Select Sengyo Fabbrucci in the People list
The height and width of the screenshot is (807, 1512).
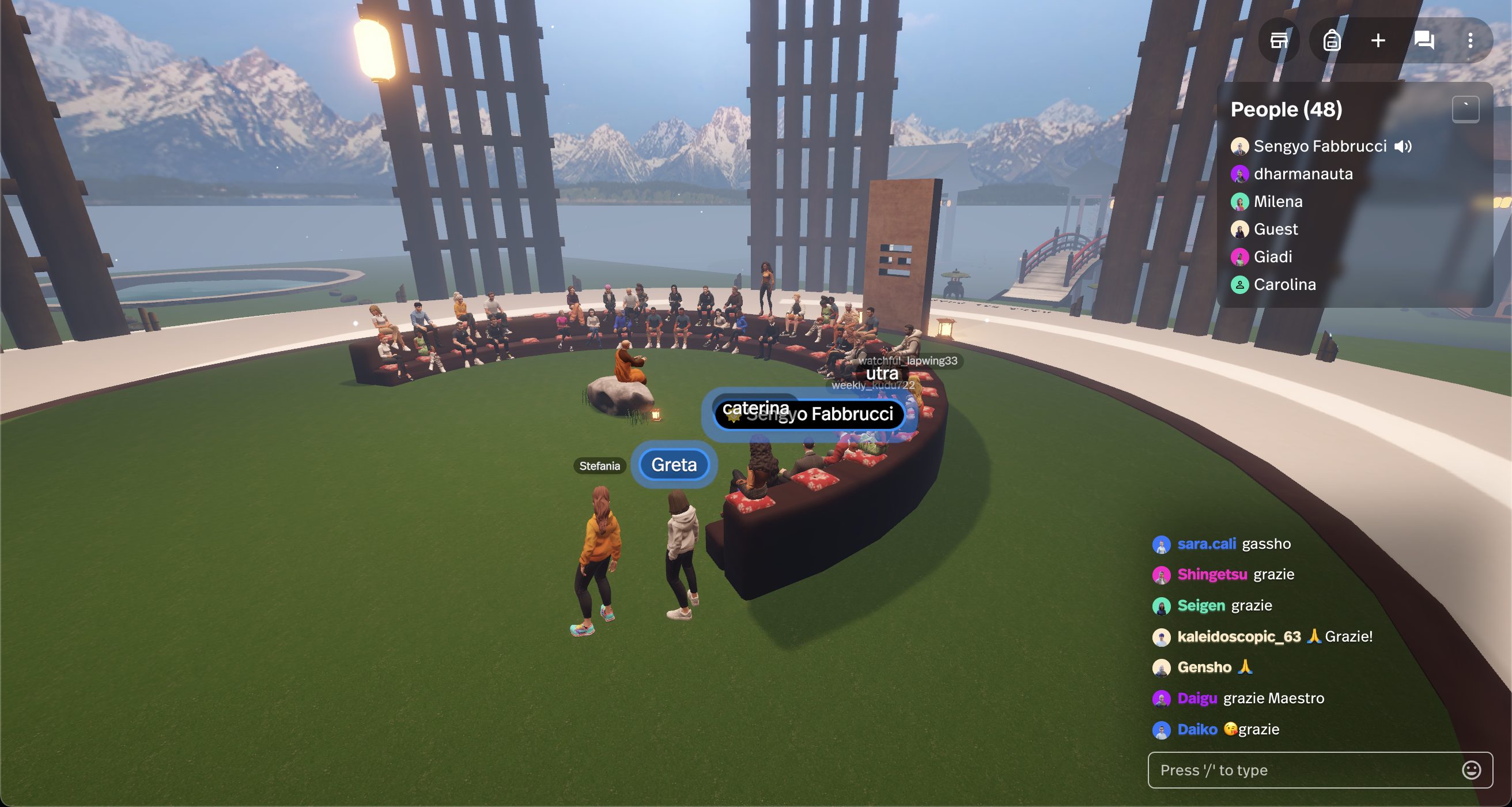coord(1320,146)
